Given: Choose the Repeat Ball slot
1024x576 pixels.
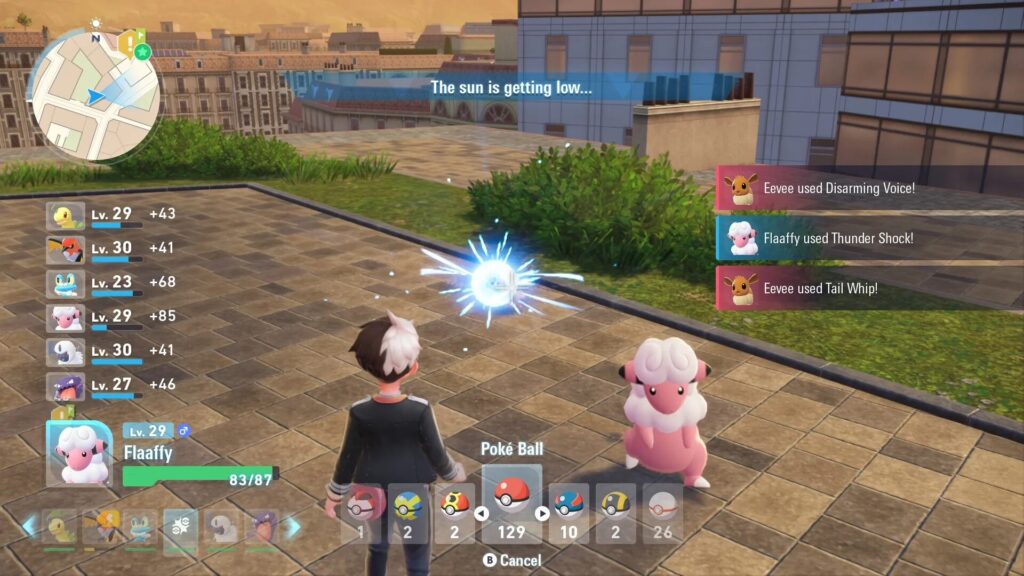Looking at the screenshot, I should coord(454,511).
